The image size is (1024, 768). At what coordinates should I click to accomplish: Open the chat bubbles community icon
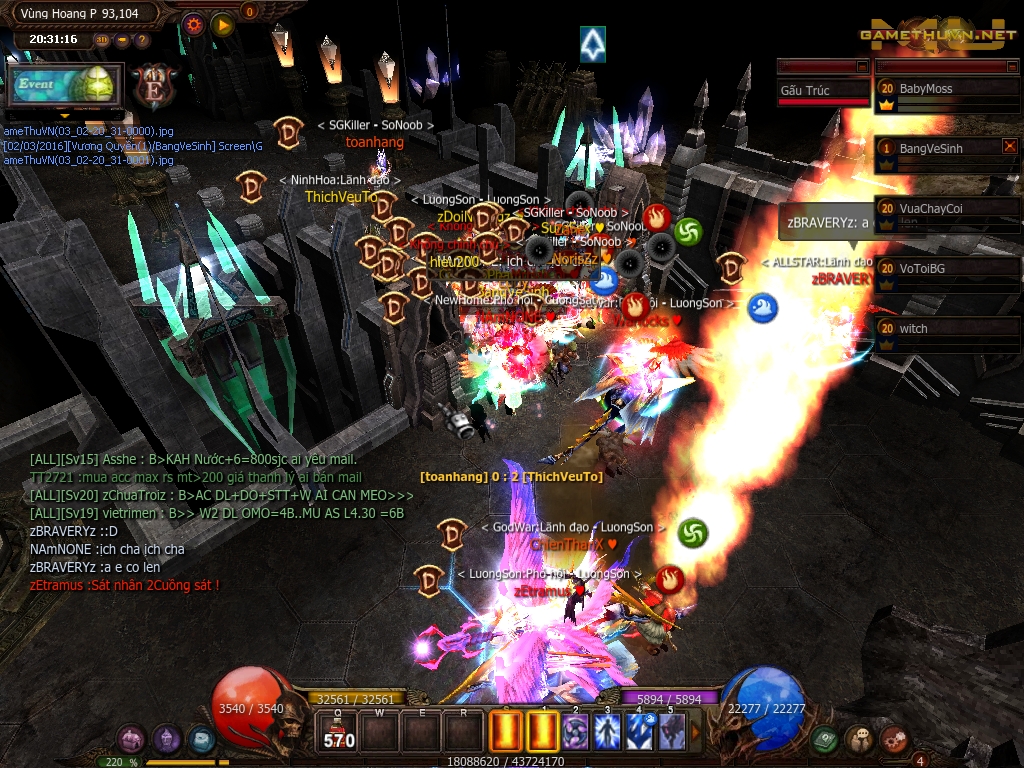(859, 740)
